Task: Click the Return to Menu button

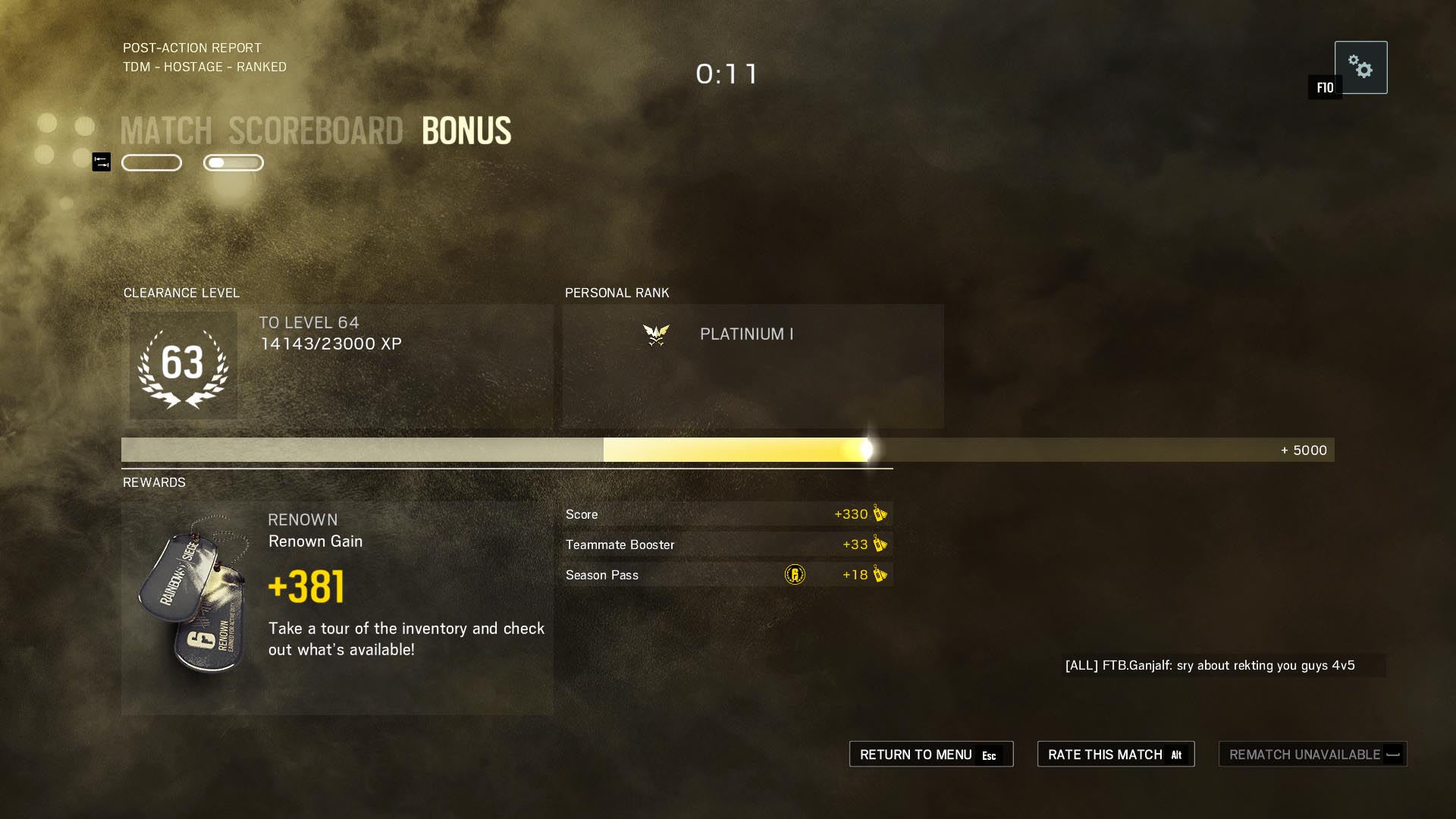Action: 931,754
